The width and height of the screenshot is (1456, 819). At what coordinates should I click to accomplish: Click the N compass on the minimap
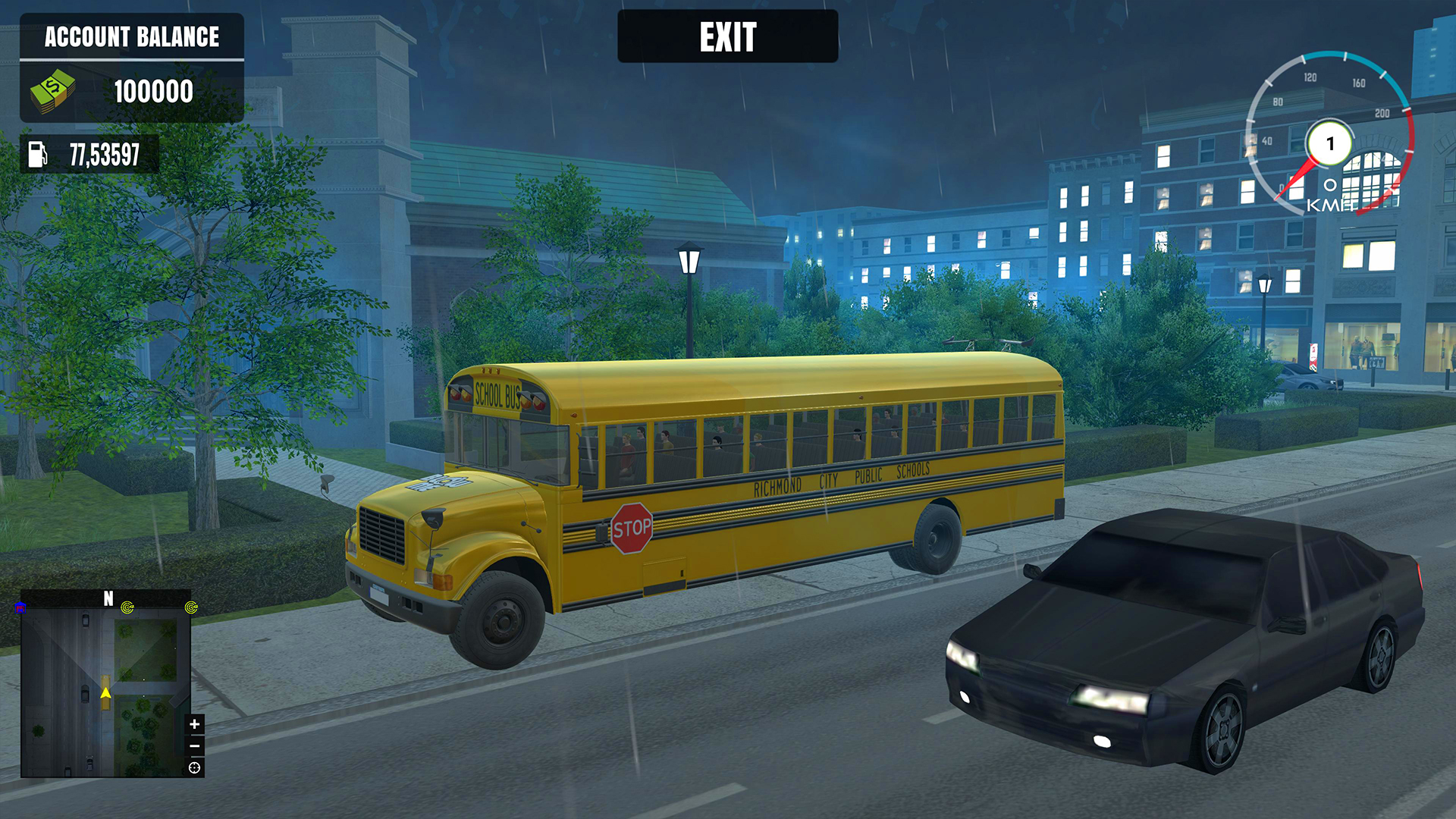pos(108,598)
